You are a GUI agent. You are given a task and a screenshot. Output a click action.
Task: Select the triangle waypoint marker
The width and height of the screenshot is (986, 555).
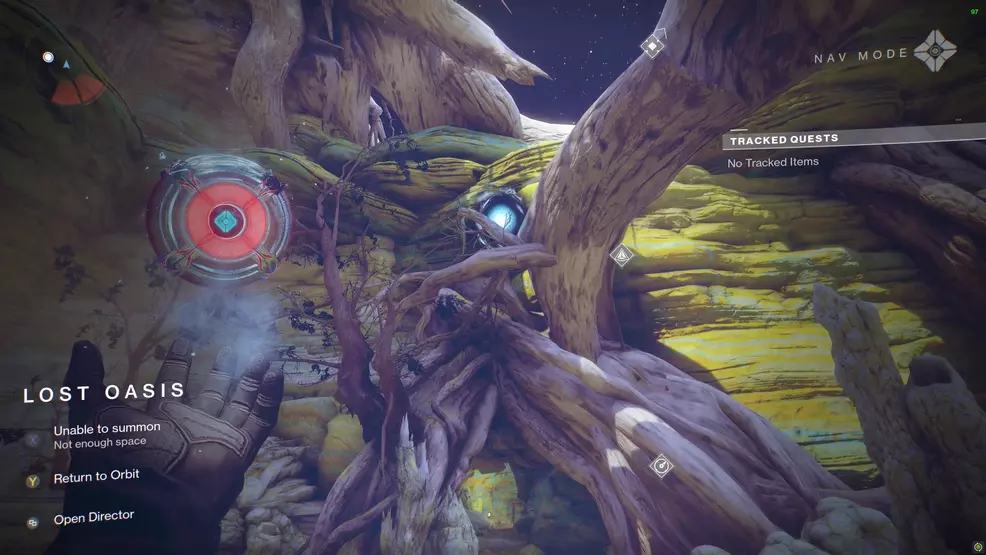tap(621, 255)
